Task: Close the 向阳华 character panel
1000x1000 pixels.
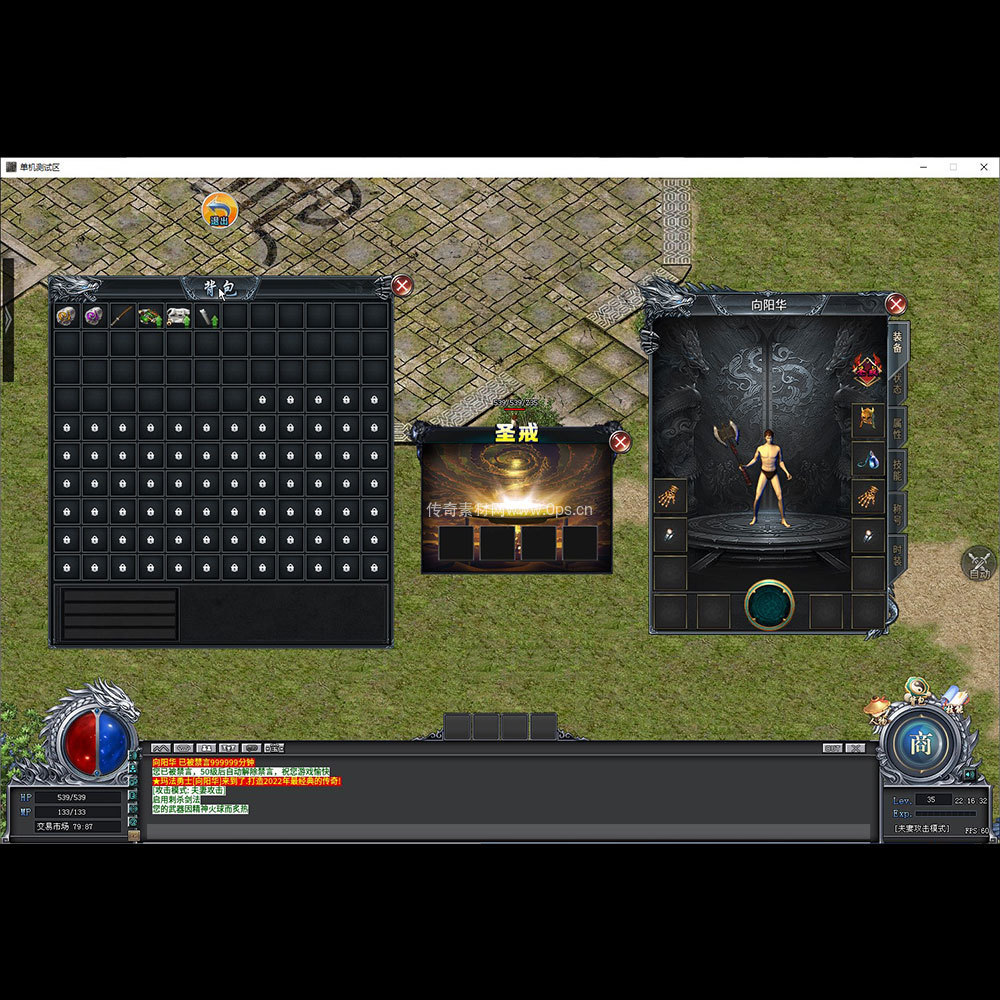Action: (896, 304)
